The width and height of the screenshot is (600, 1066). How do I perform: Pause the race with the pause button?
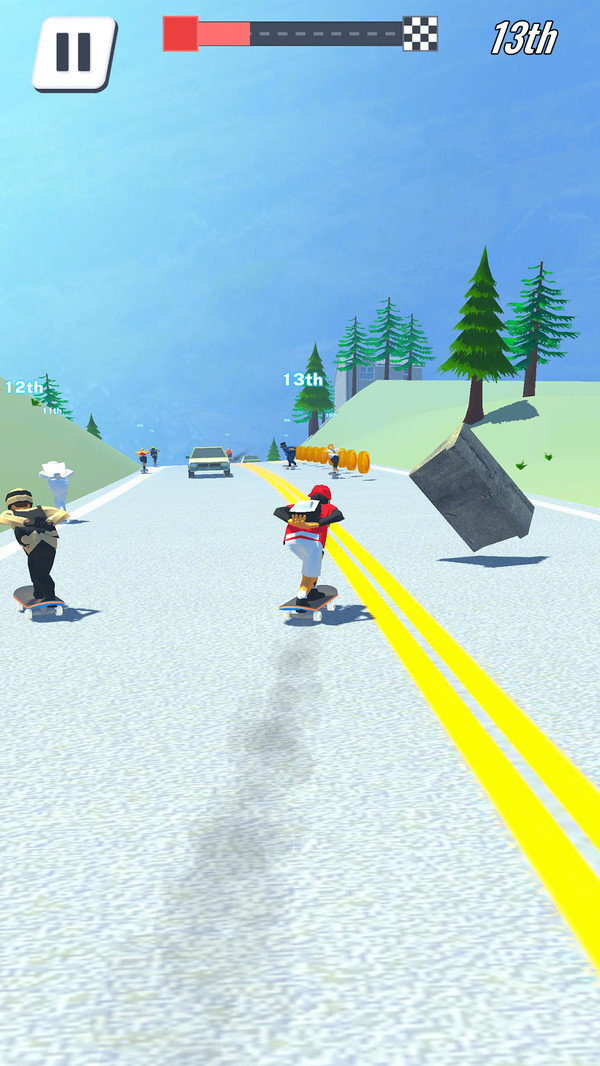point(73,52)
